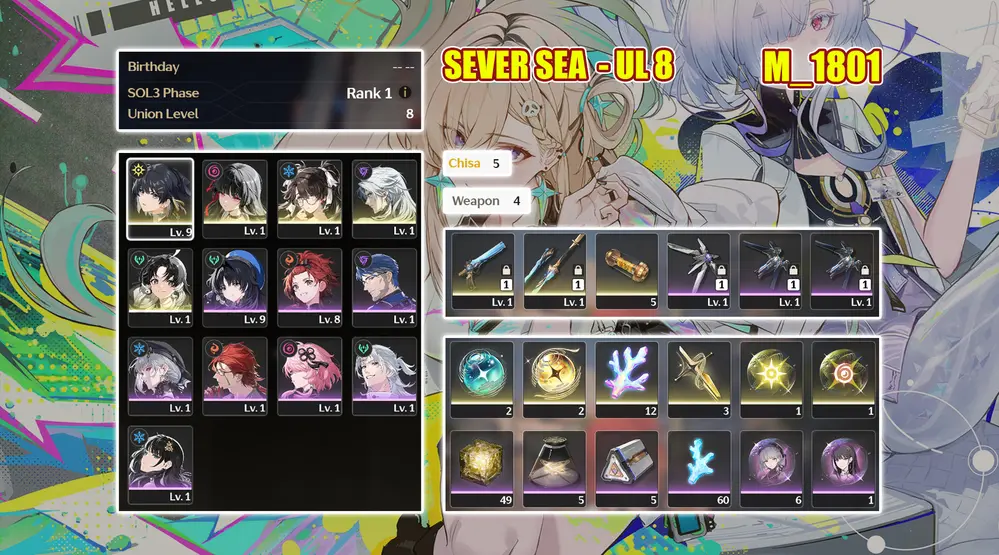Pick the triangular metal case item
Screen dimensions: 999x555
tap(629, 461)
